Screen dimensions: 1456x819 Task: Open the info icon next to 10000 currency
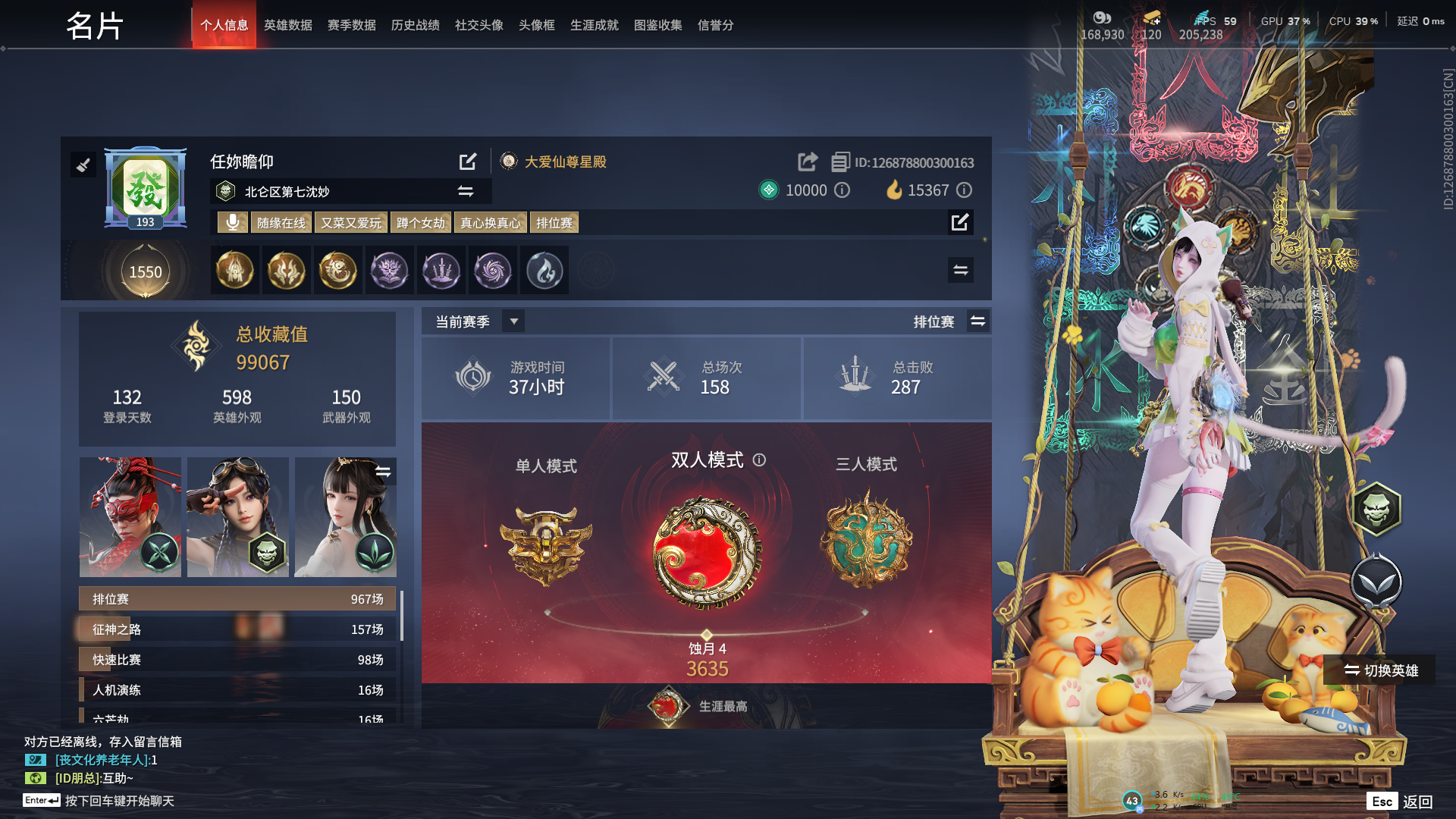point(842,191)
